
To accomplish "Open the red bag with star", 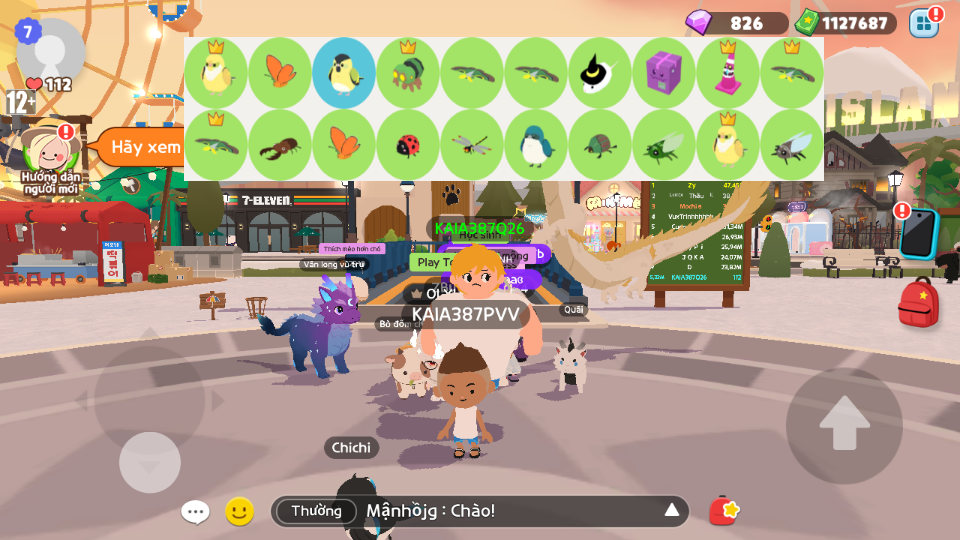I will (x=724, y=511).
